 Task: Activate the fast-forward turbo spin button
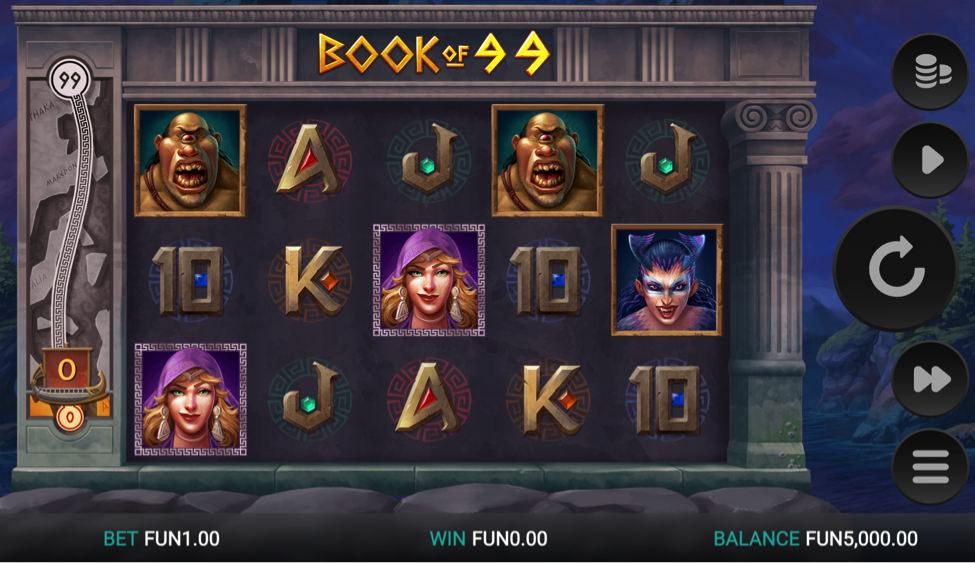[930, 378]
